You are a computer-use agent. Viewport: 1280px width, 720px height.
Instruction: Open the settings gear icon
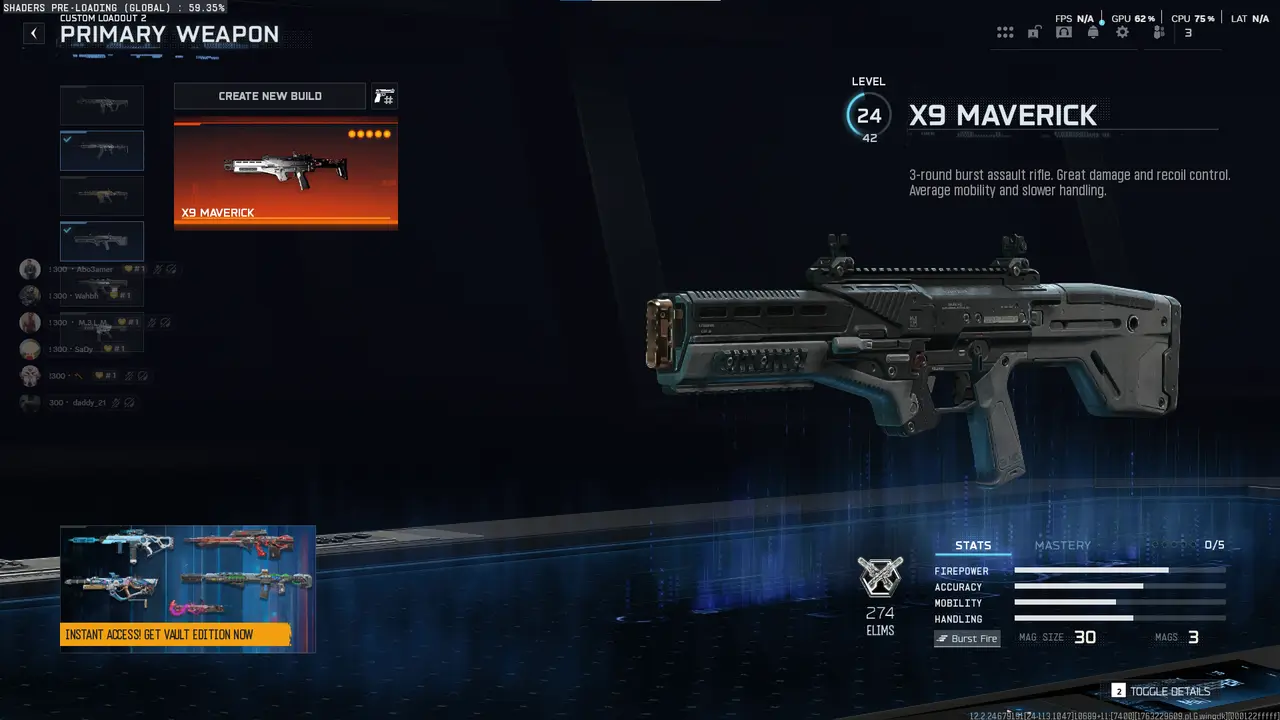(x=1122, y=32)
